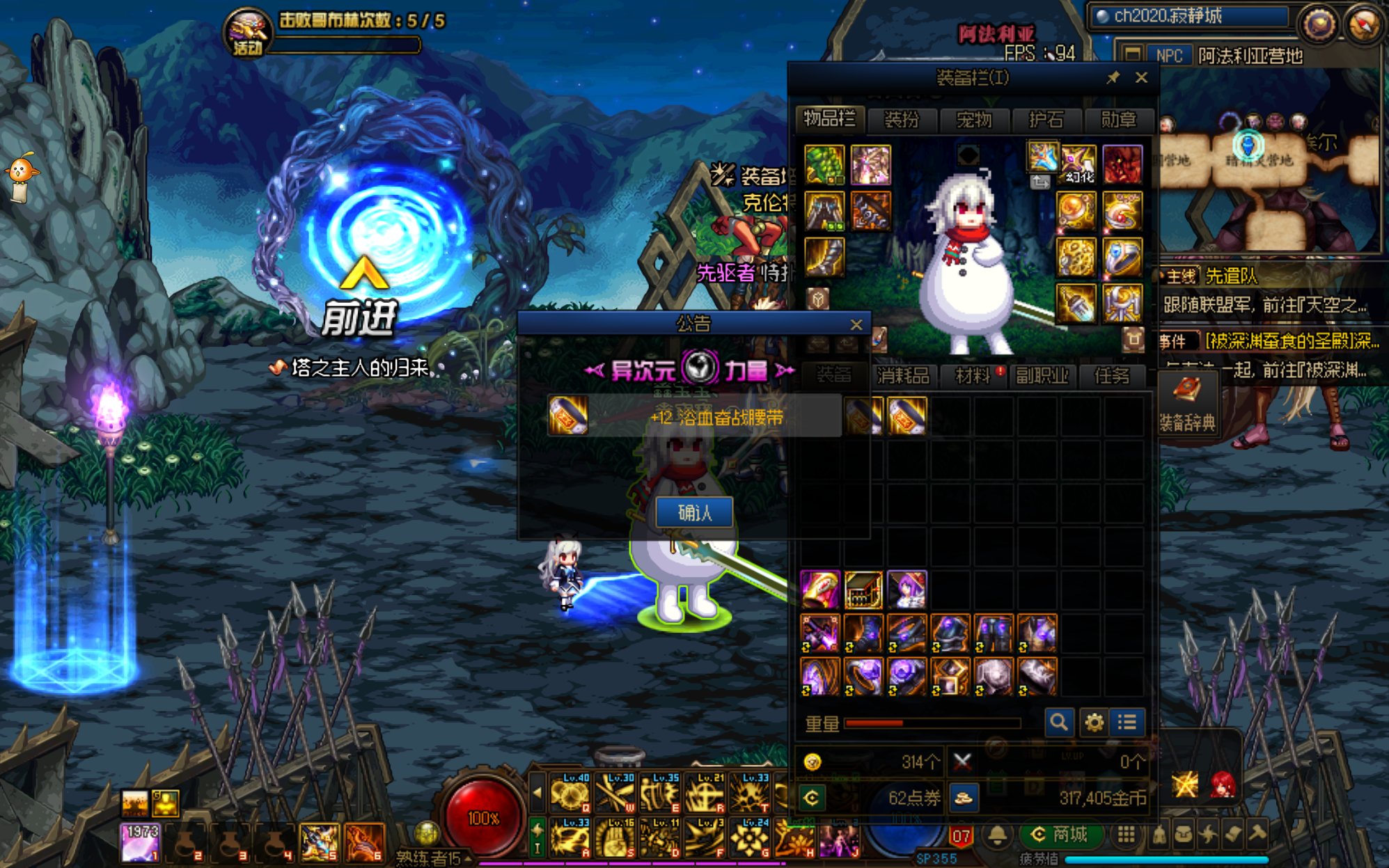Click the inventory sort list button
Screen dimensions: 1389x868
point(1127,723)
